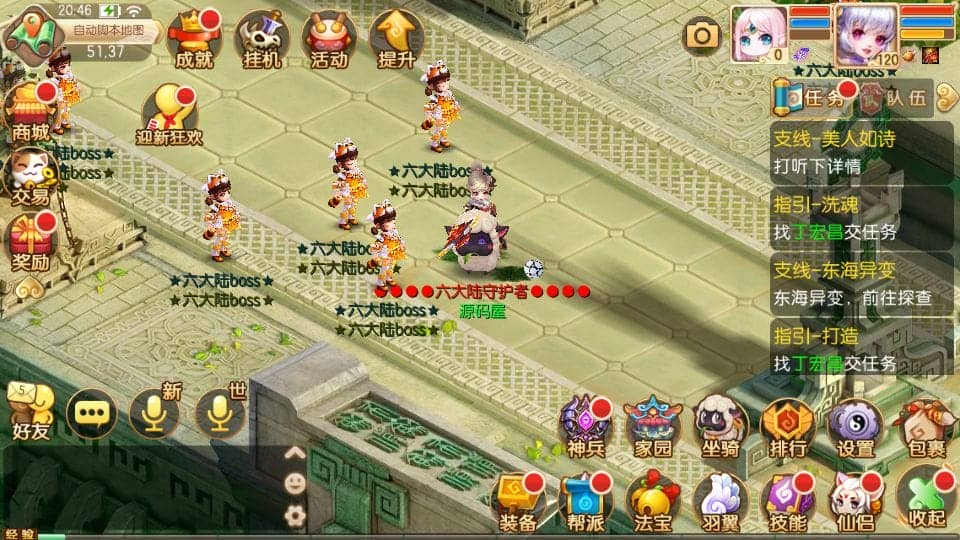Open the 挂机 auto-battle menu
The height and width of the screenshot is (540, 960).
point(262,40)
